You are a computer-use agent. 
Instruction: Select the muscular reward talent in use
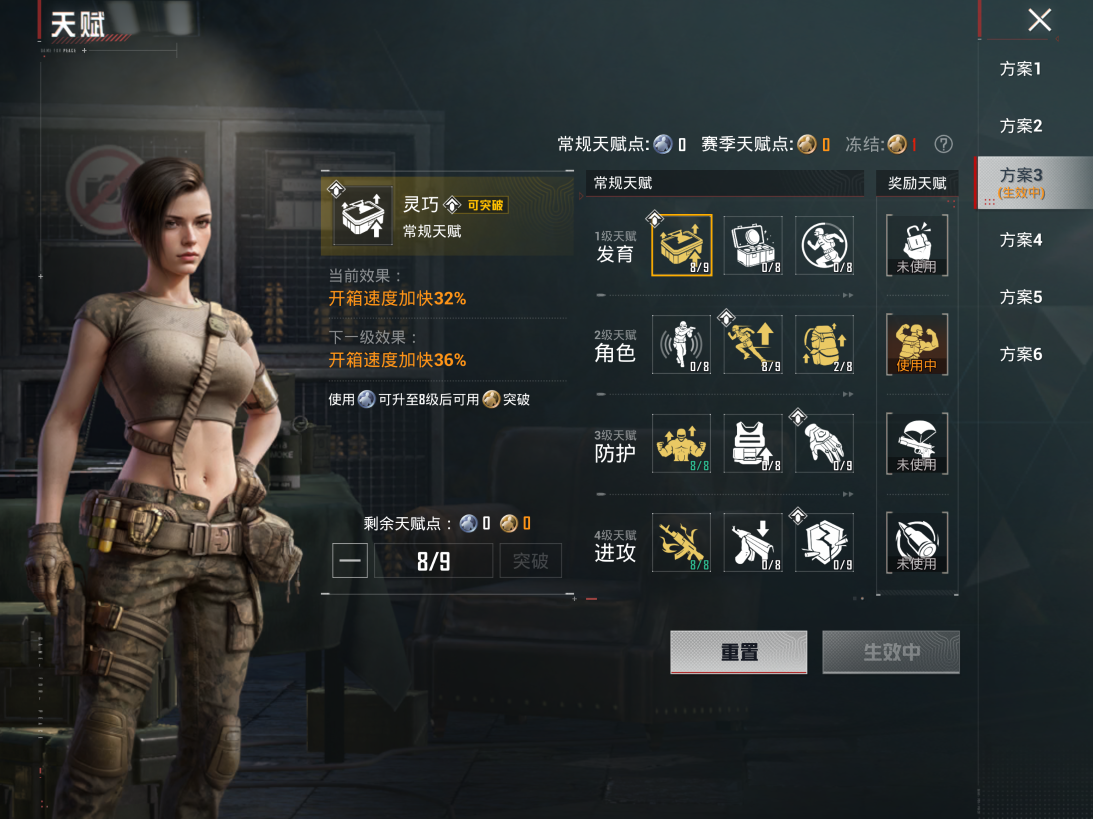916,344
